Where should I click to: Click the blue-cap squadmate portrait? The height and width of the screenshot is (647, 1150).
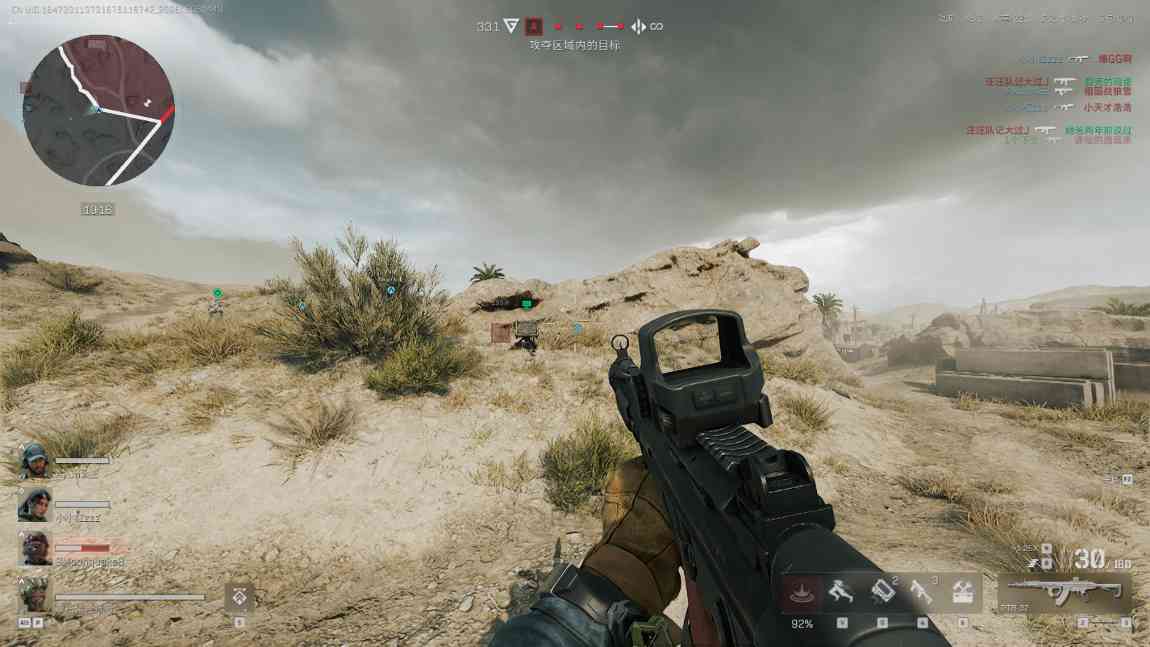(x=33, y=461)
